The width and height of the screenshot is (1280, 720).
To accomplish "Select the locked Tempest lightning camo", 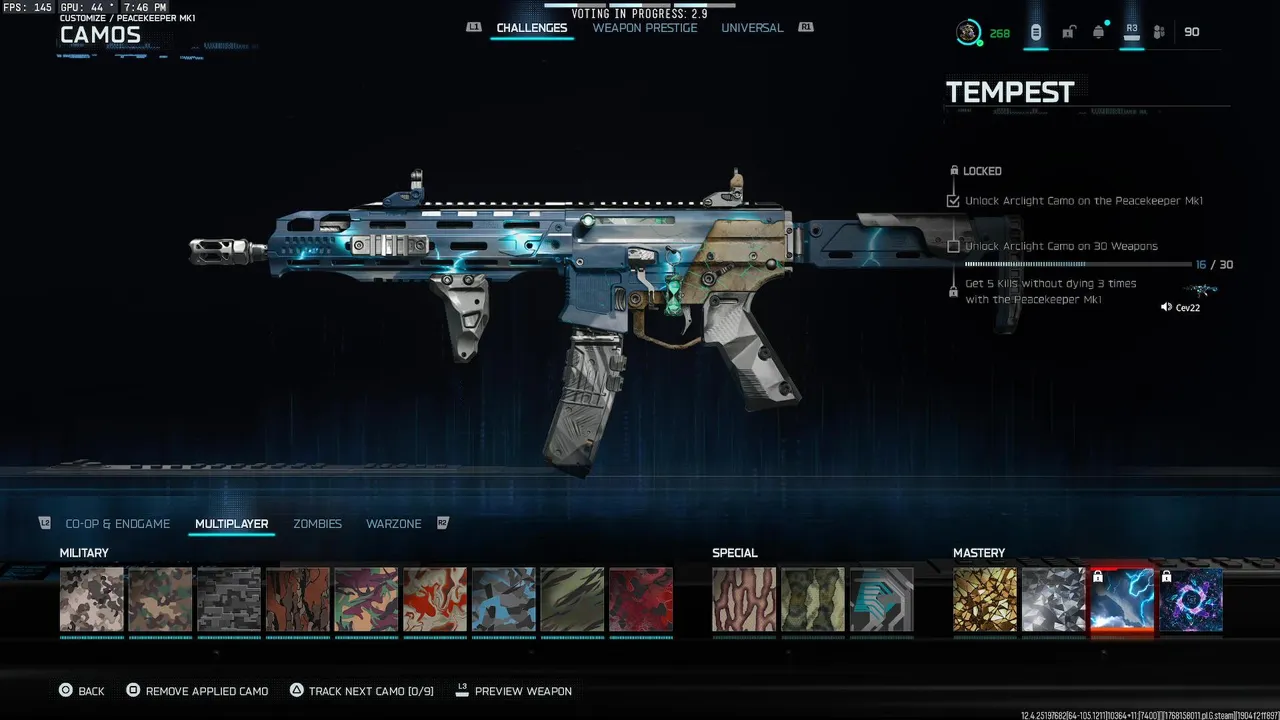I will pos(1122,600).
